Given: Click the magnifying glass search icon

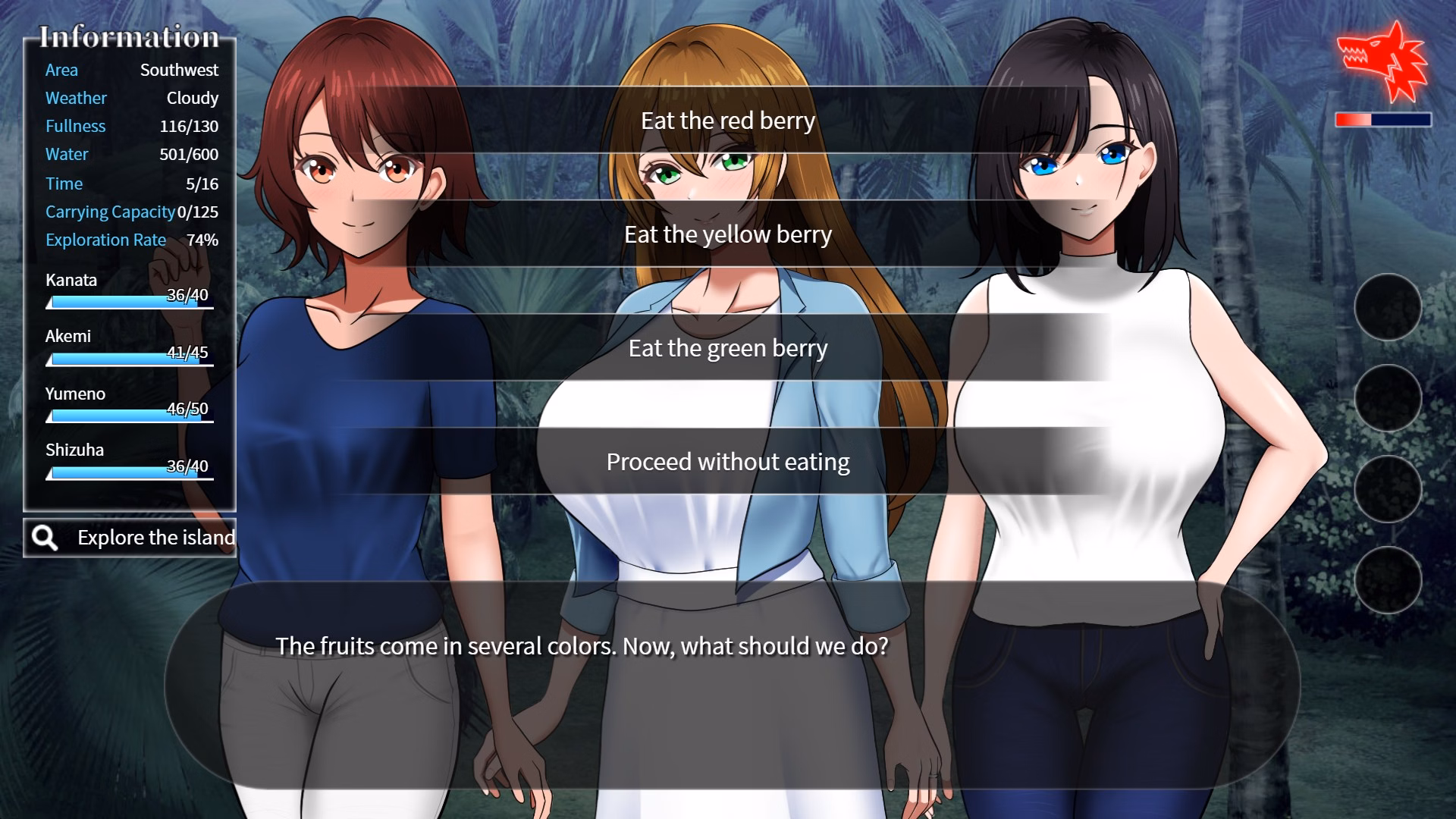Looking at the screenshot, I should click(45, 538).
